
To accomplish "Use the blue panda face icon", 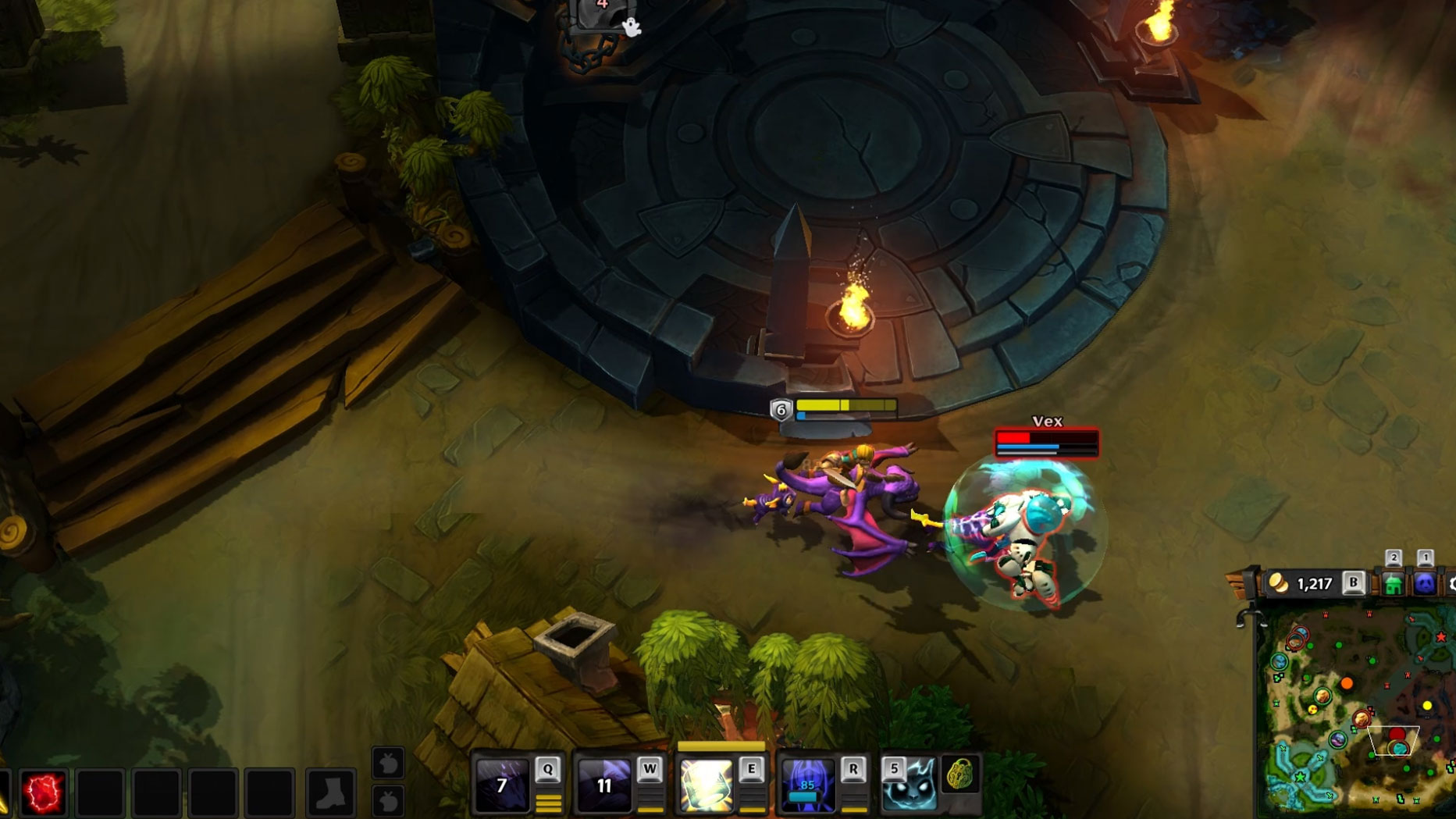I will [1425, 583].
